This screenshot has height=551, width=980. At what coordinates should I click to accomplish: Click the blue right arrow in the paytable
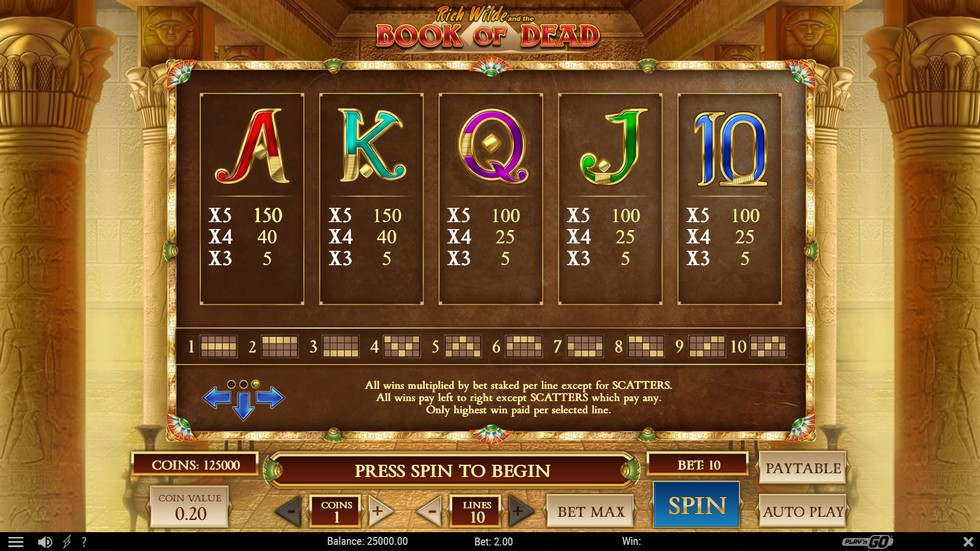point(271,398)
